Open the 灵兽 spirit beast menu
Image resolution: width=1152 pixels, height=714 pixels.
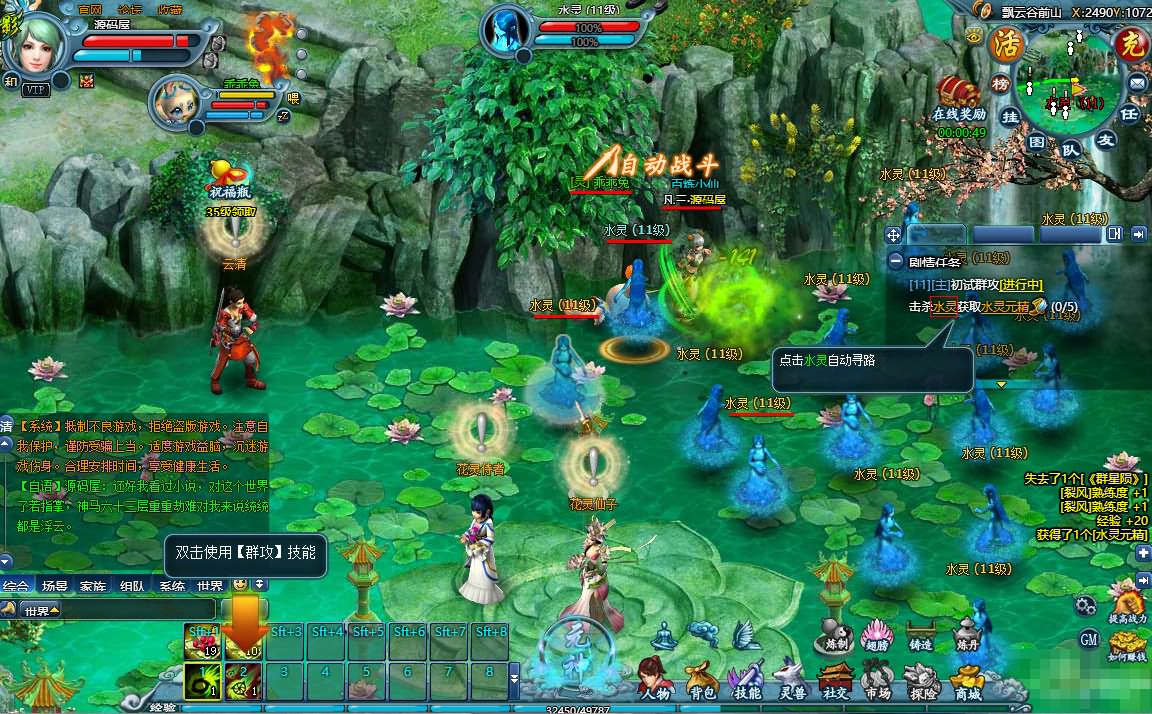point(792,680)
